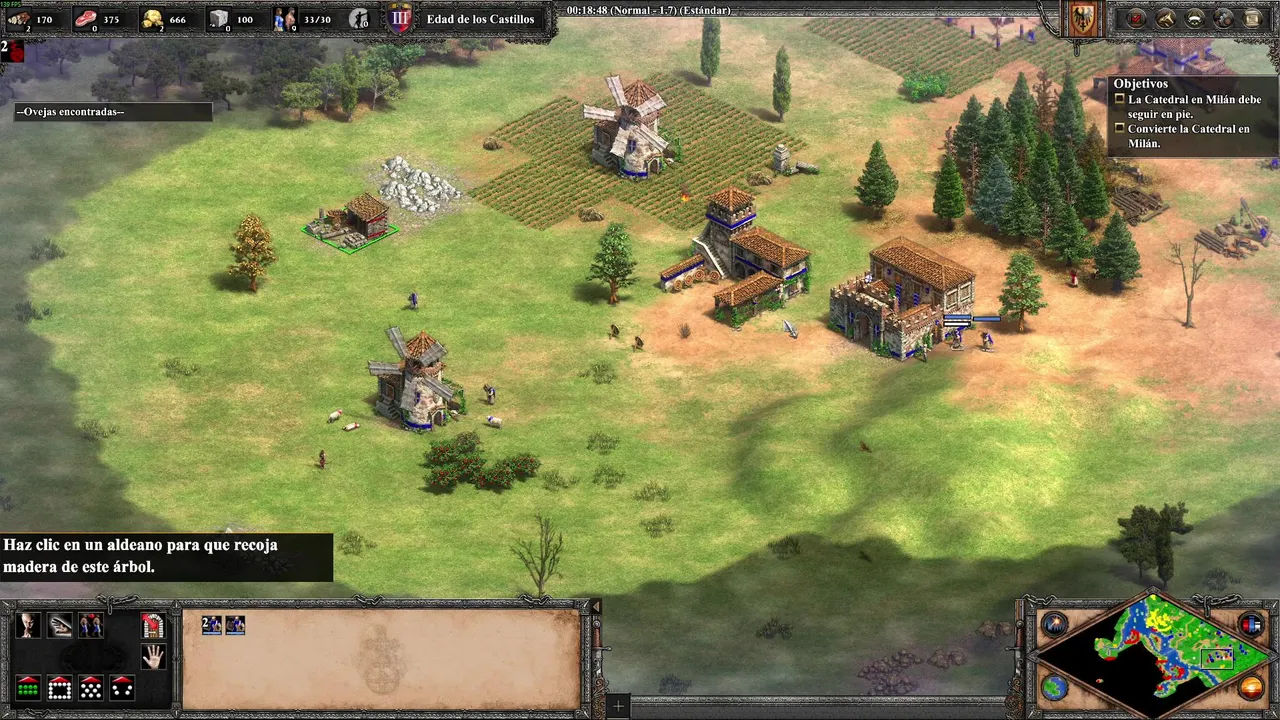The width and height of the screenshot is (1280, 720).
Task: Stop units with the open hand icon
Action: pos(152,657)
